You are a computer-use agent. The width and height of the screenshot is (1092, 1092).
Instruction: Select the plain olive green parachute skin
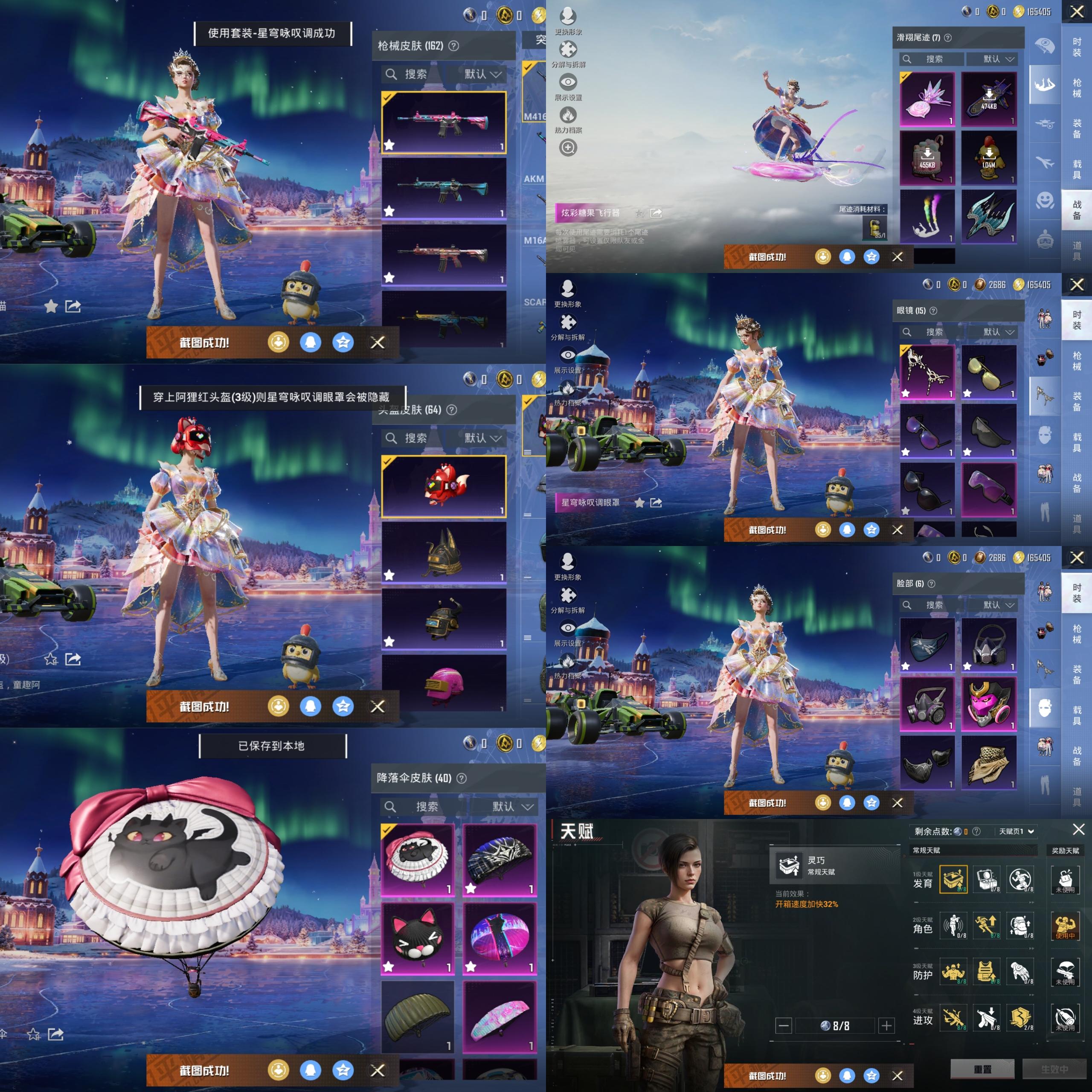point(418,1016)
